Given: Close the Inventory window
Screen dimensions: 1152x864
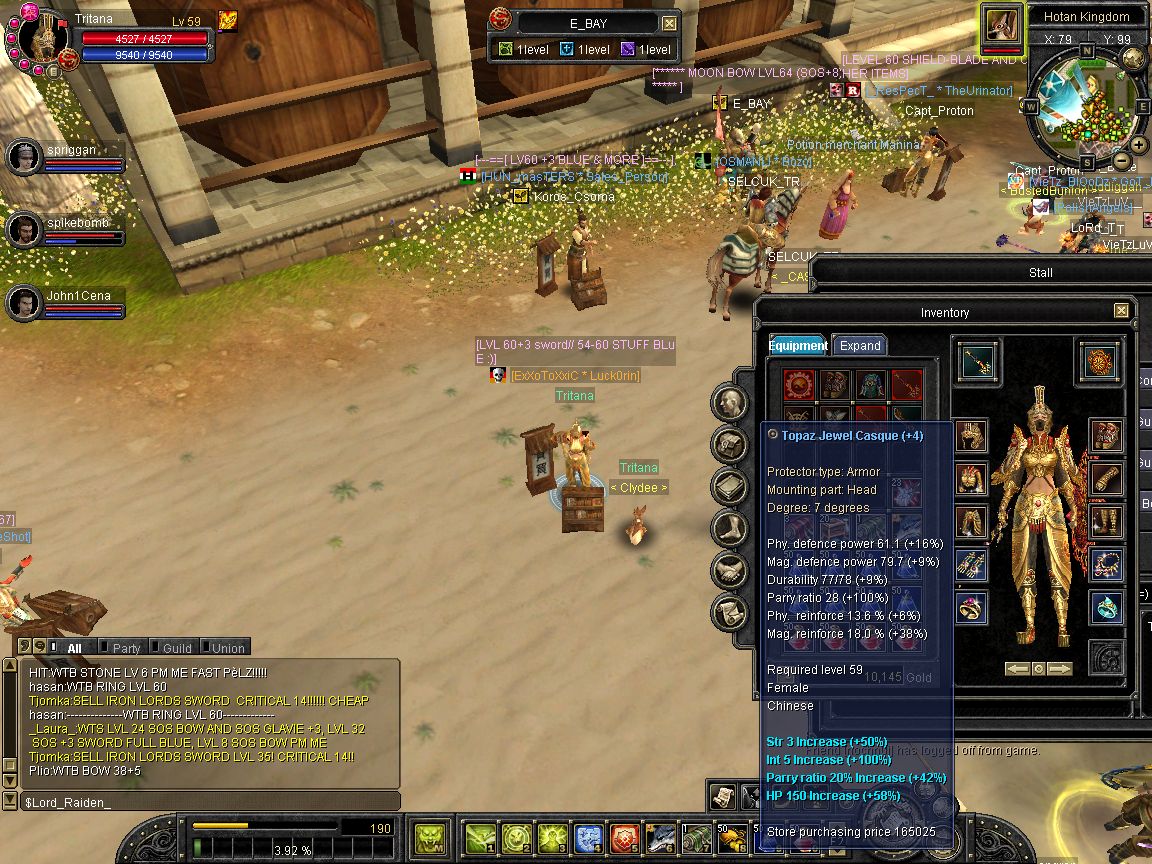Looking at the screenshot, I should (1121, 311).
